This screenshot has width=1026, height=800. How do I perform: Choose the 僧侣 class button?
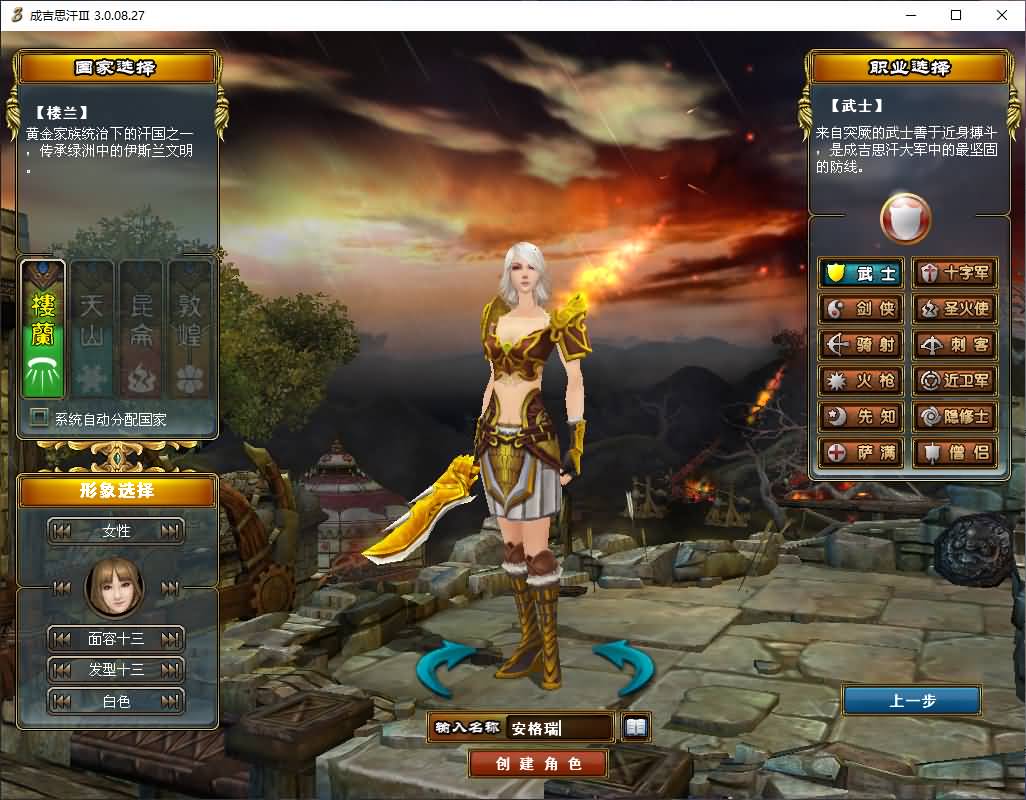[x=956, y=453]
